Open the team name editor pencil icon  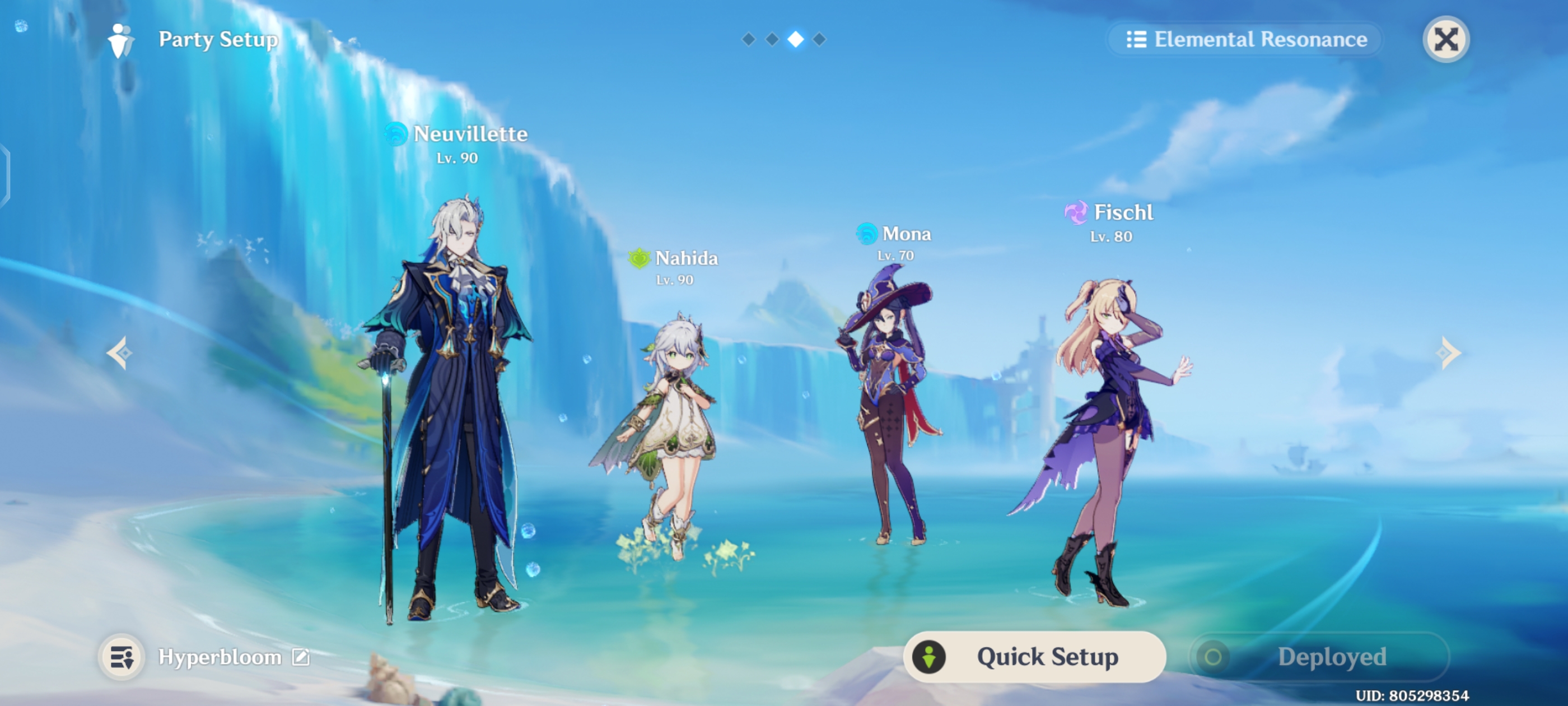(x=300, y=657)
